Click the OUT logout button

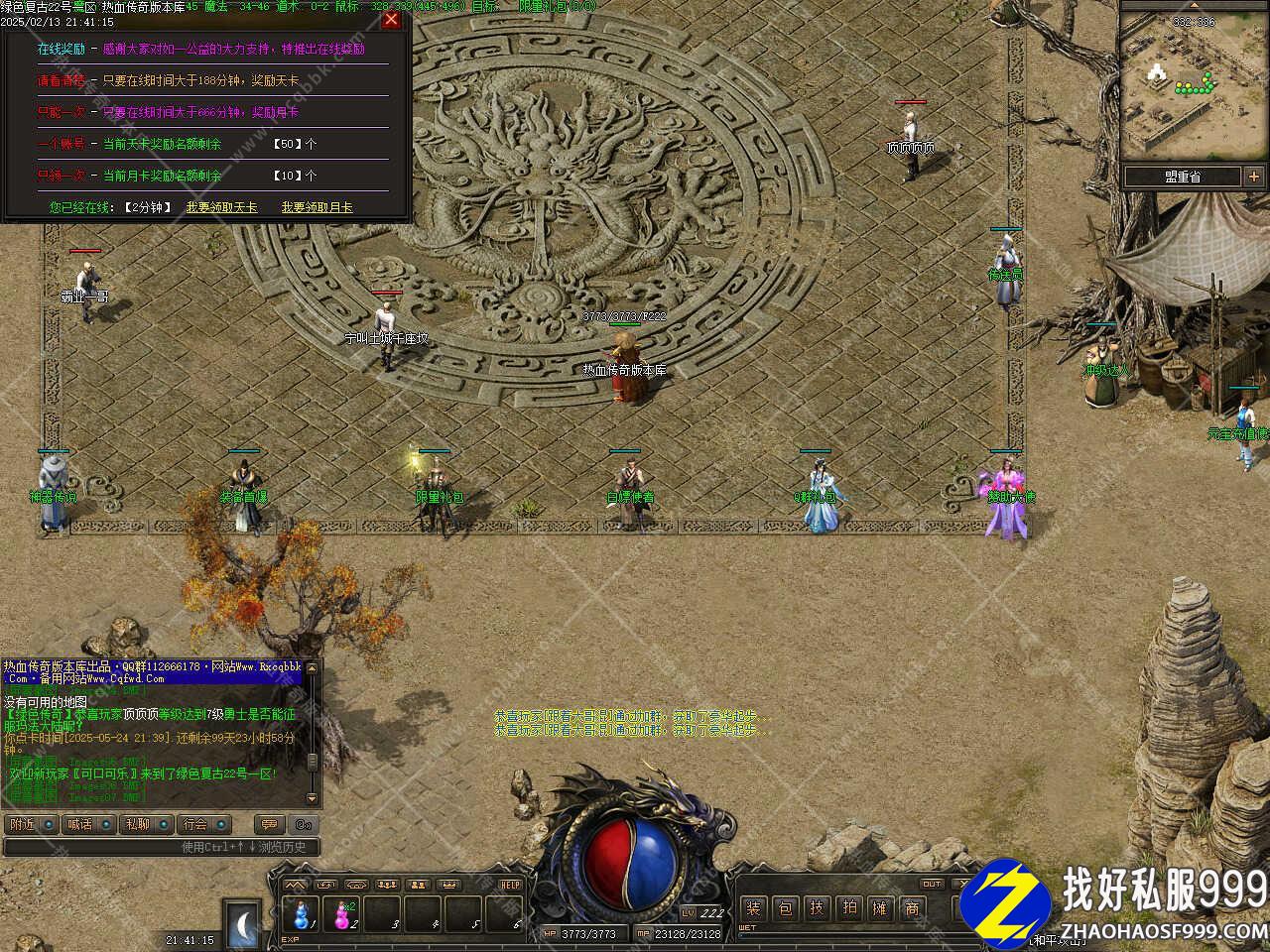click(x=931, y=884)
